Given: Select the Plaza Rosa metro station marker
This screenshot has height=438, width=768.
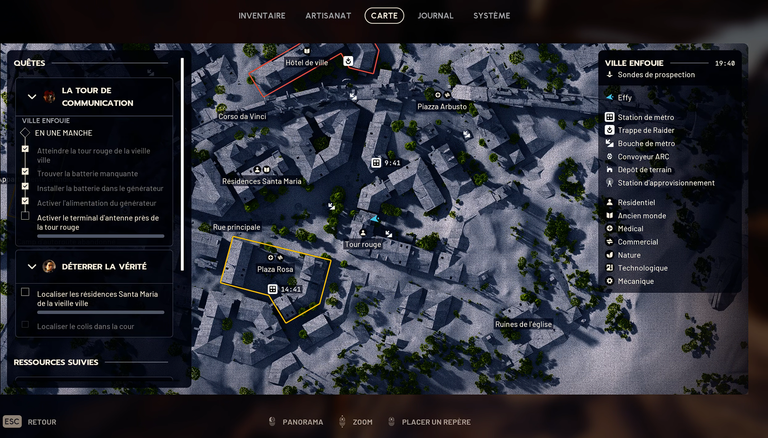Looking at the screenshot, I should pyautogui.click(x=273, y=289).
